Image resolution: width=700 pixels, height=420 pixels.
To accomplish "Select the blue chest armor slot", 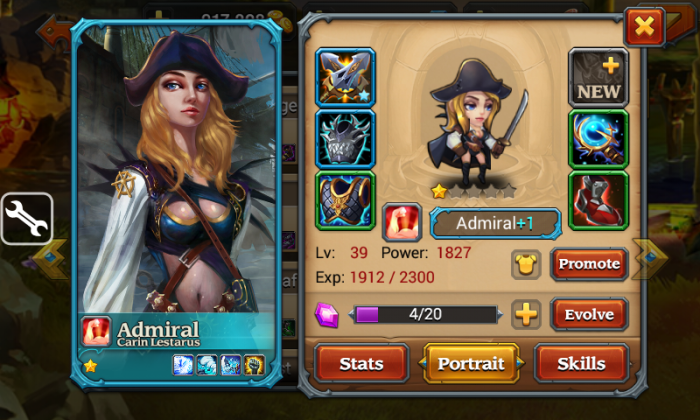I will [x=345, y=200].
